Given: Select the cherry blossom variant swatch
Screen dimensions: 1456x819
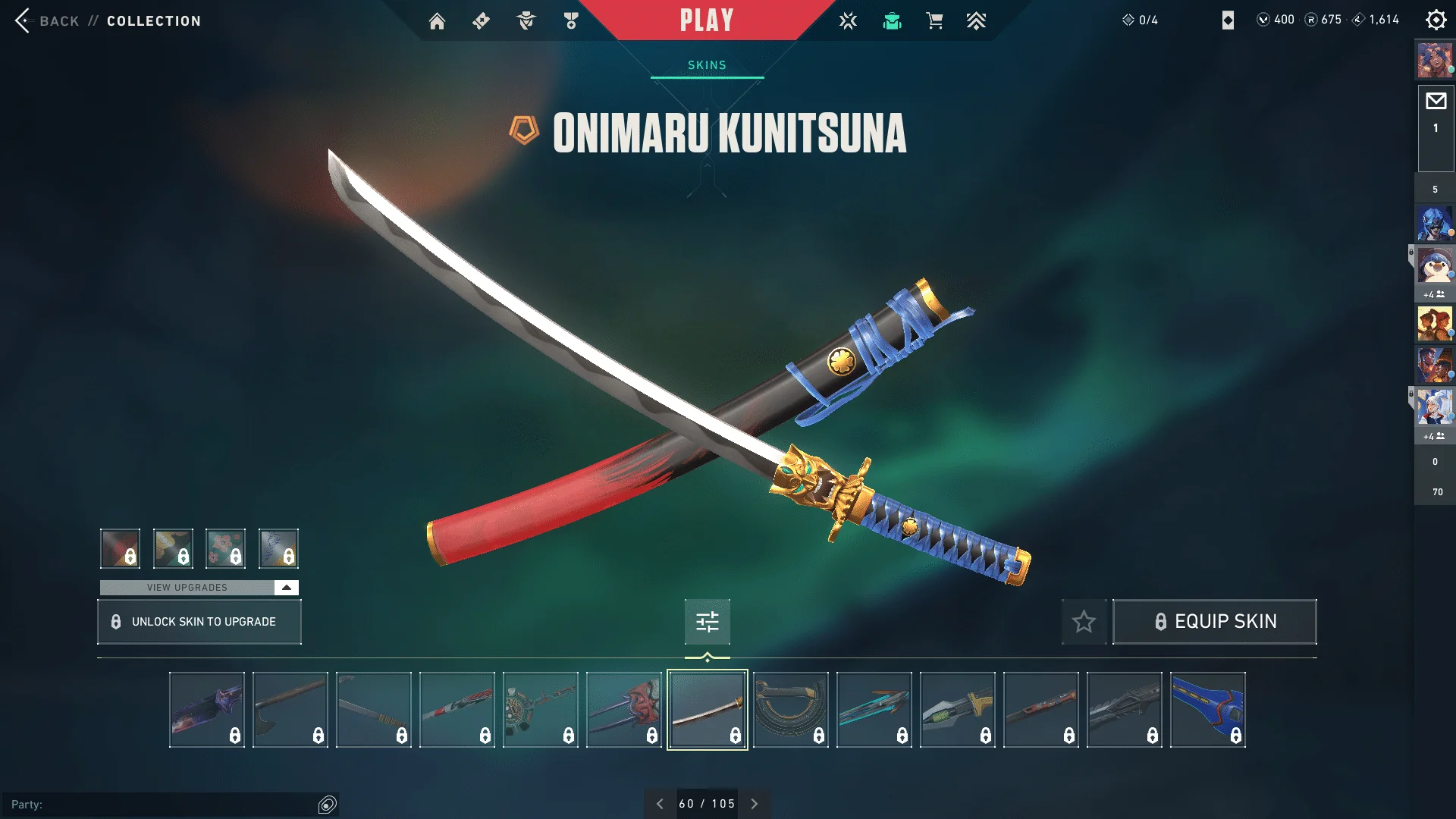Looking at the screenshot, I should (226, 548).
